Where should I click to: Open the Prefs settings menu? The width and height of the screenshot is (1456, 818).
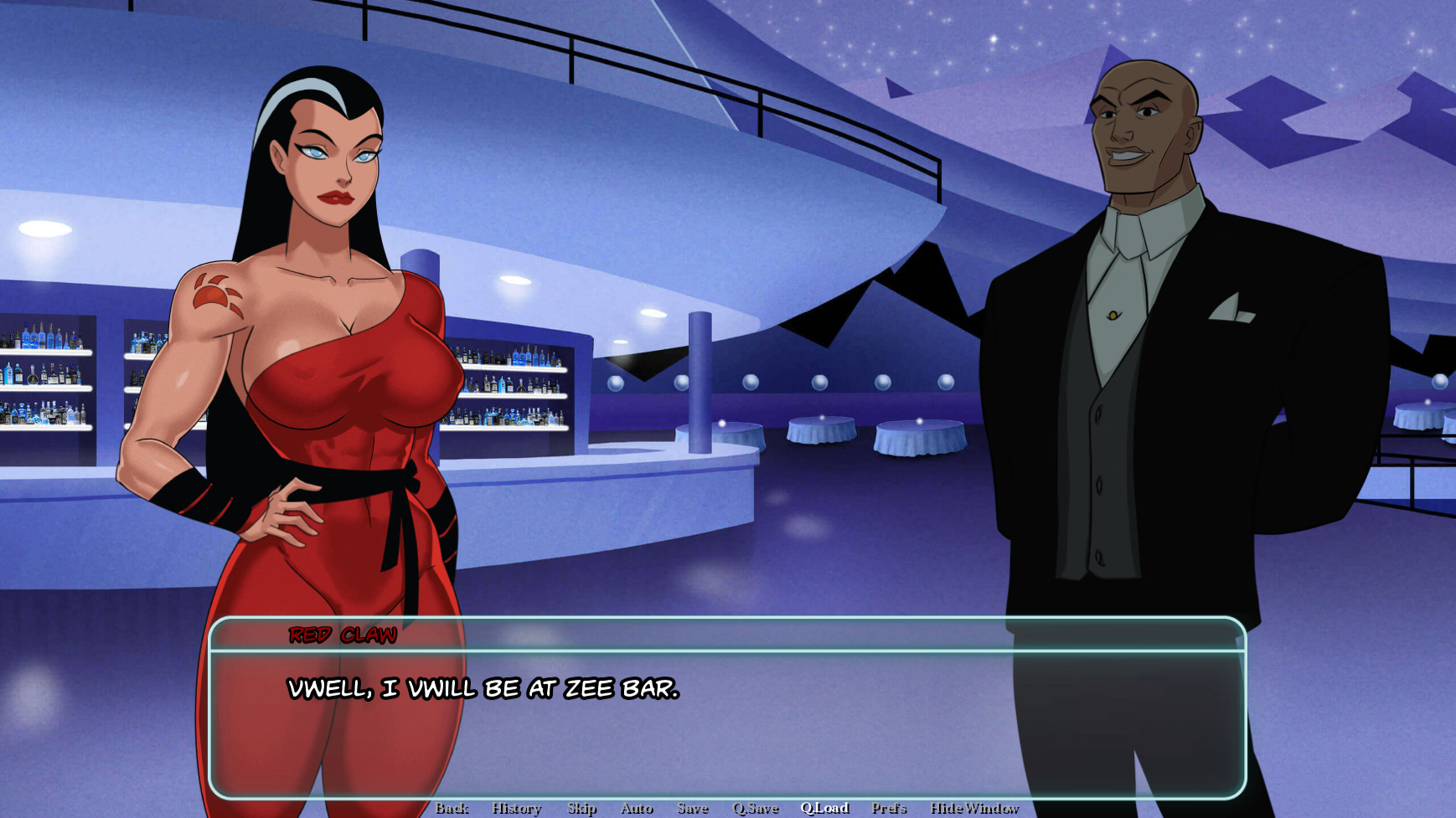(888, 808)
